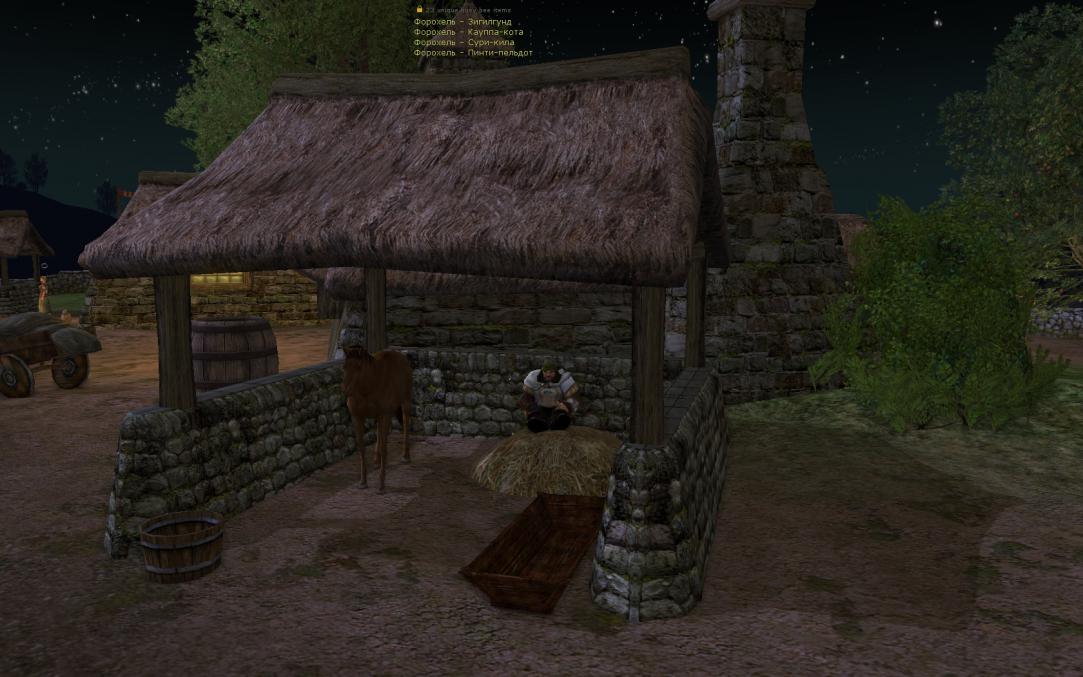Screen dimensions: 1083x677
Task: Pick the Форохель – Сури-кила entry
Action: (464, 42)
